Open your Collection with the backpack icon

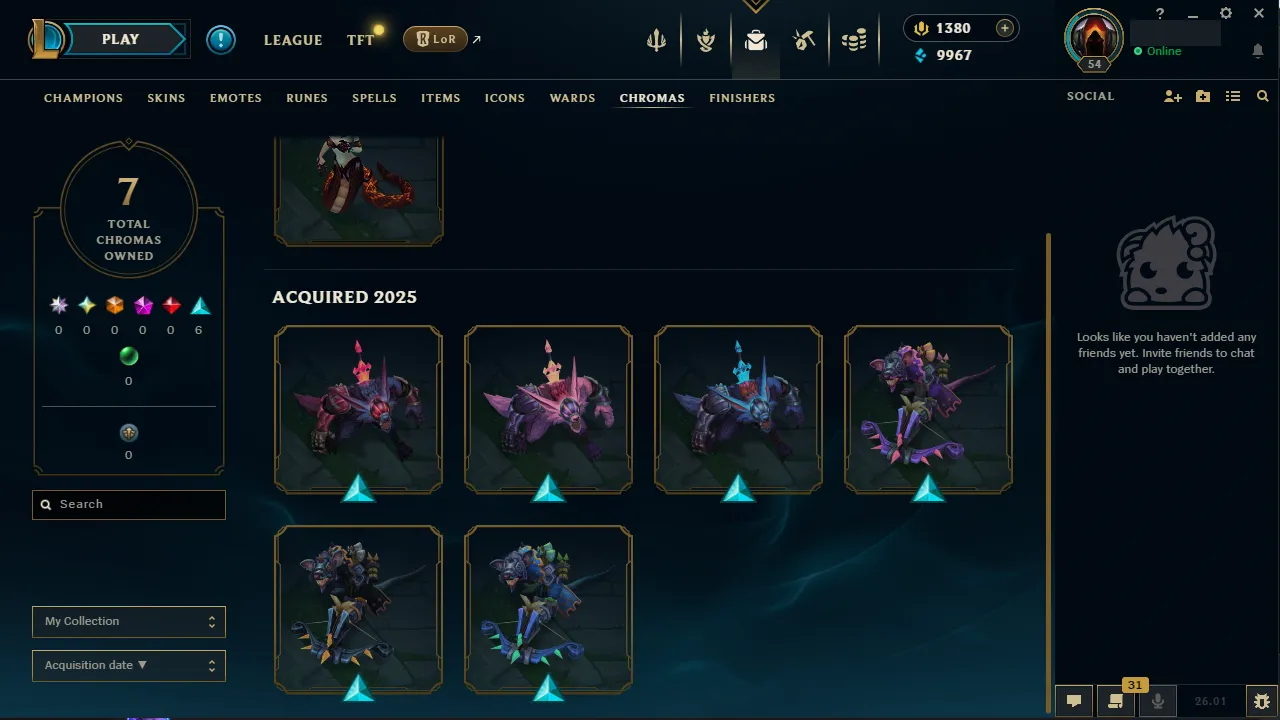(755, 40)
